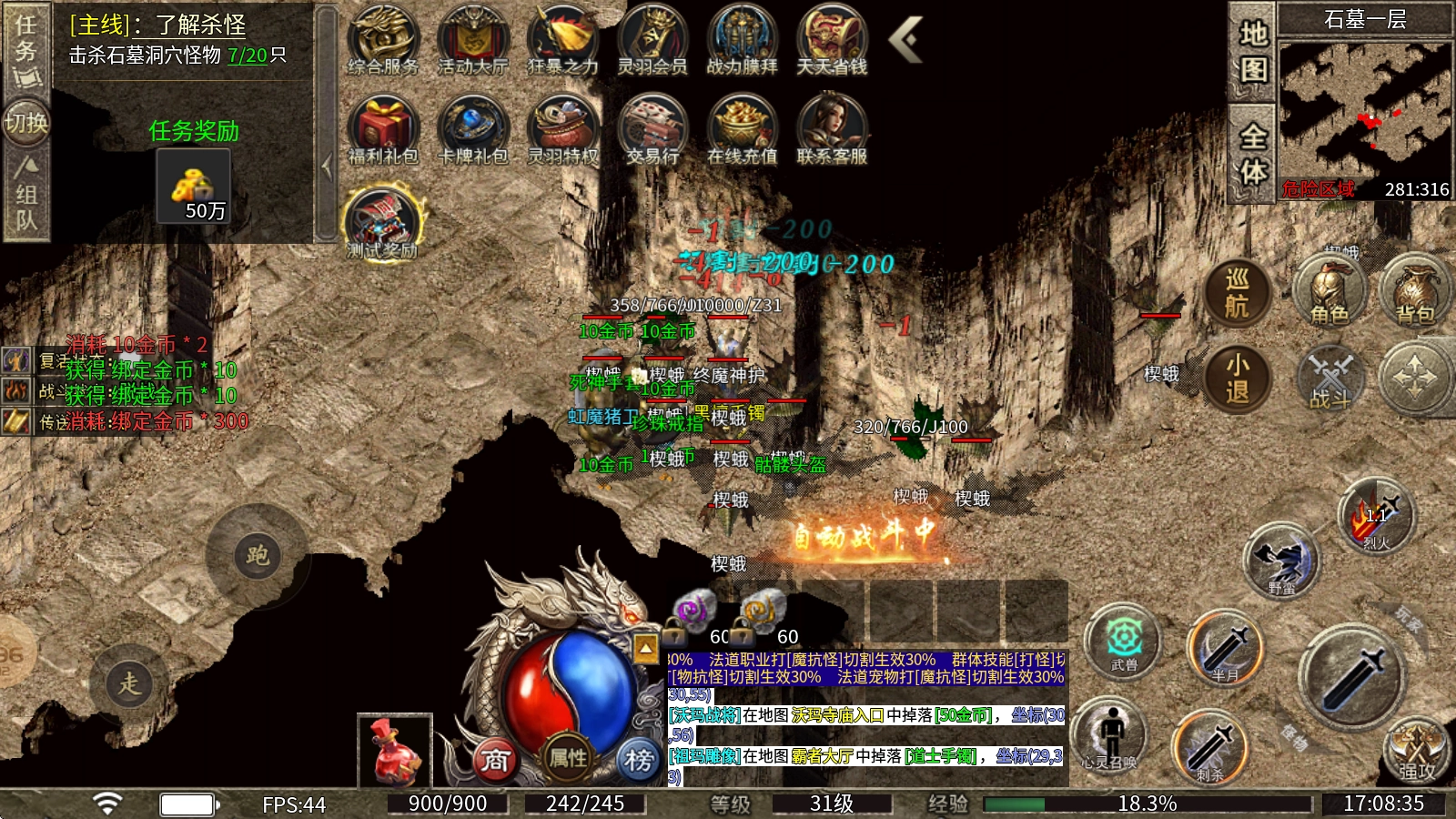The height and width of the screenshot is (819, 1456).
Task: Open 在线充值 recharge icon
Action: tap(742, 129)
